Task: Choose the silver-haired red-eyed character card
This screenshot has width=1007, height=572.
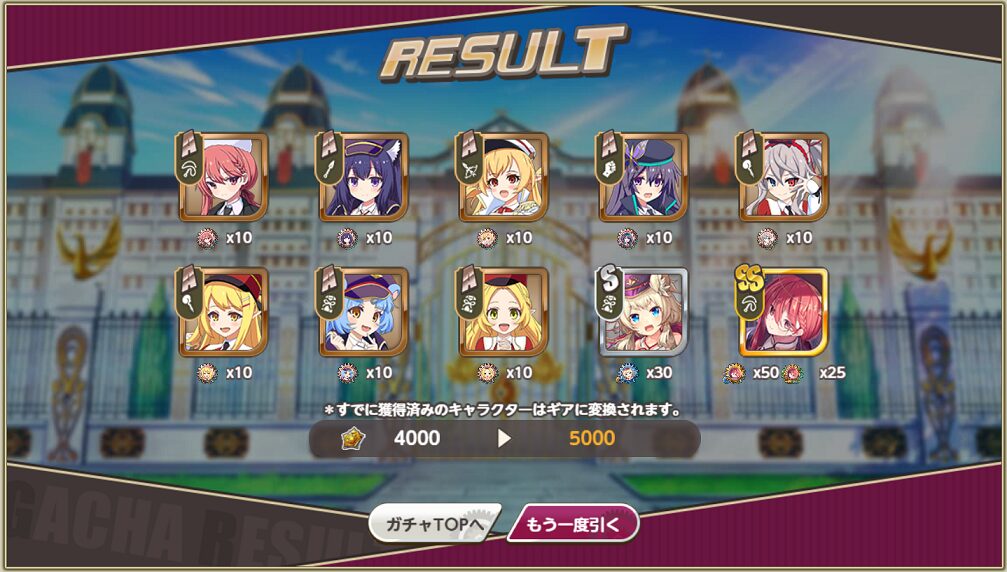Action: 783,177
